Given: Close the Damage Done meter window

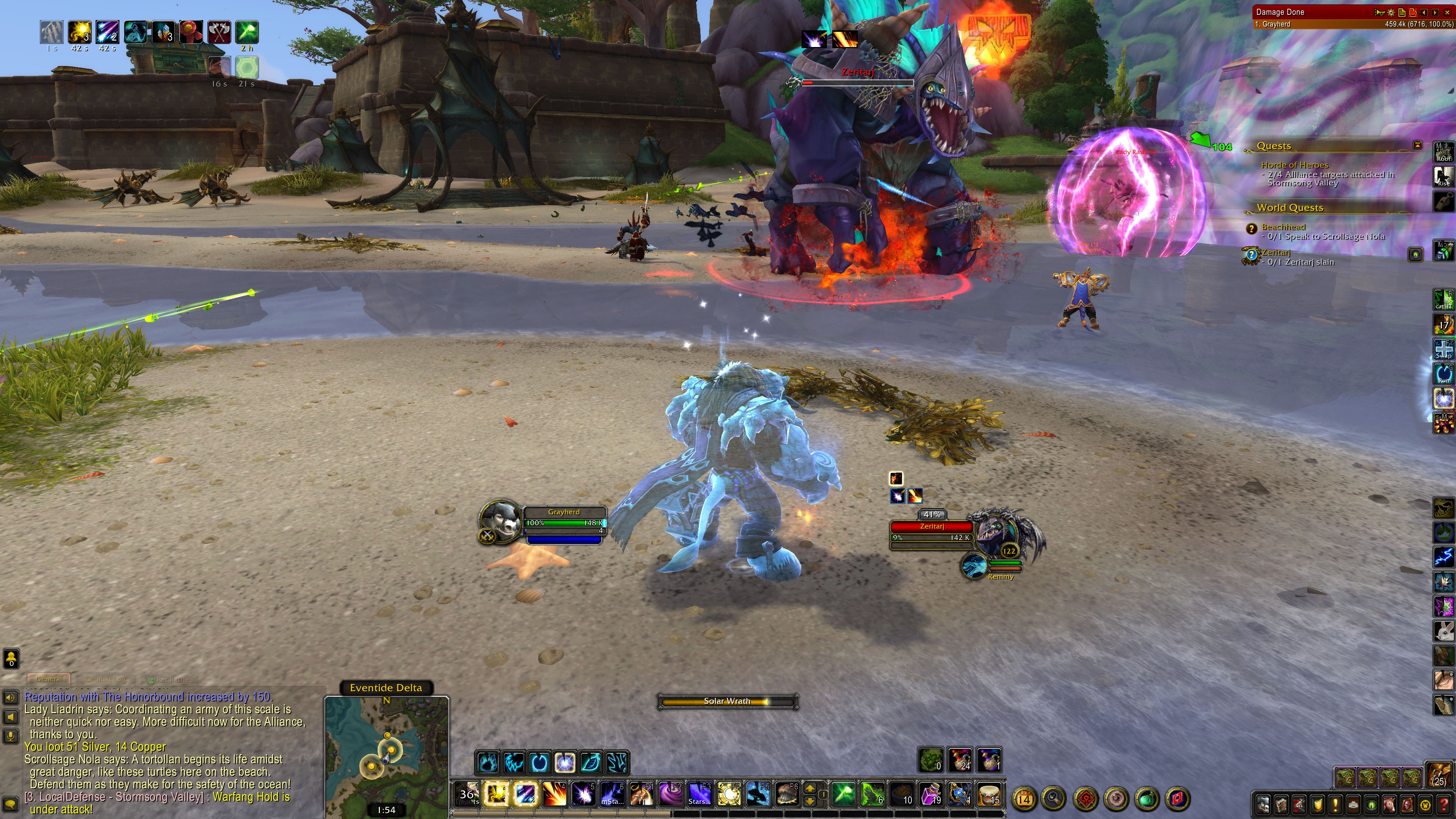Looking at the screenshot, I should tap(1448, 12).
